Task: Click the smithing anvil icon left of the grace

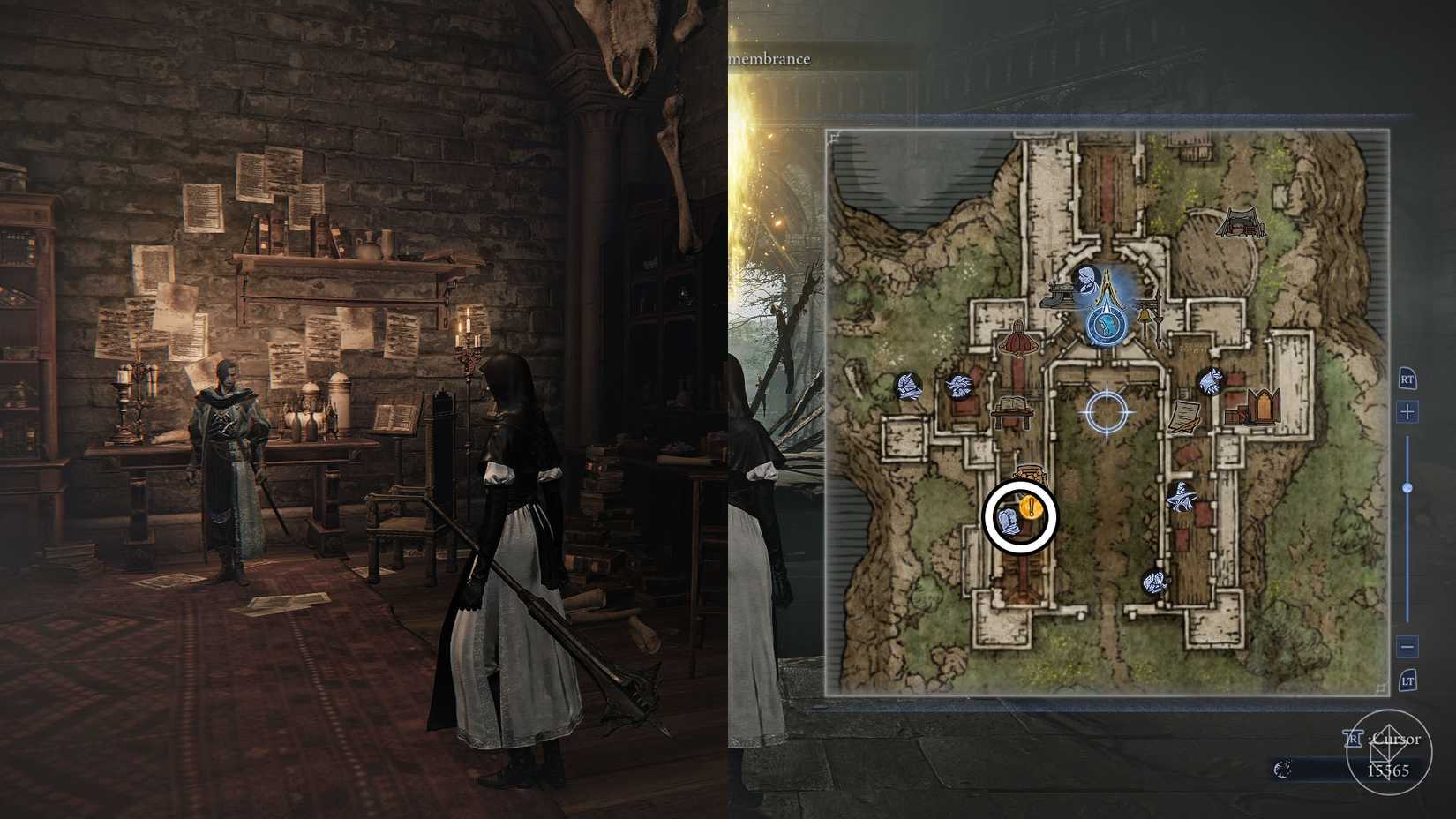Action: point(1061,295)
